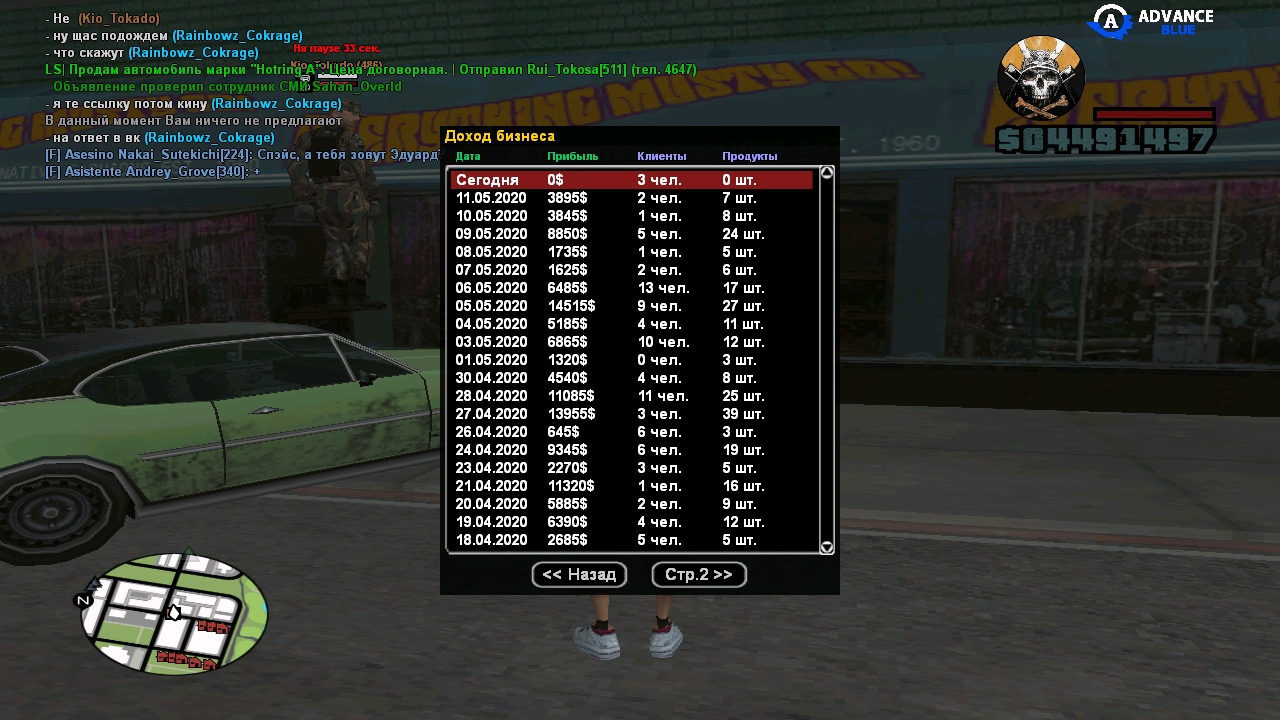Pick the 05.05.2020 row showing 14515$

631,306
